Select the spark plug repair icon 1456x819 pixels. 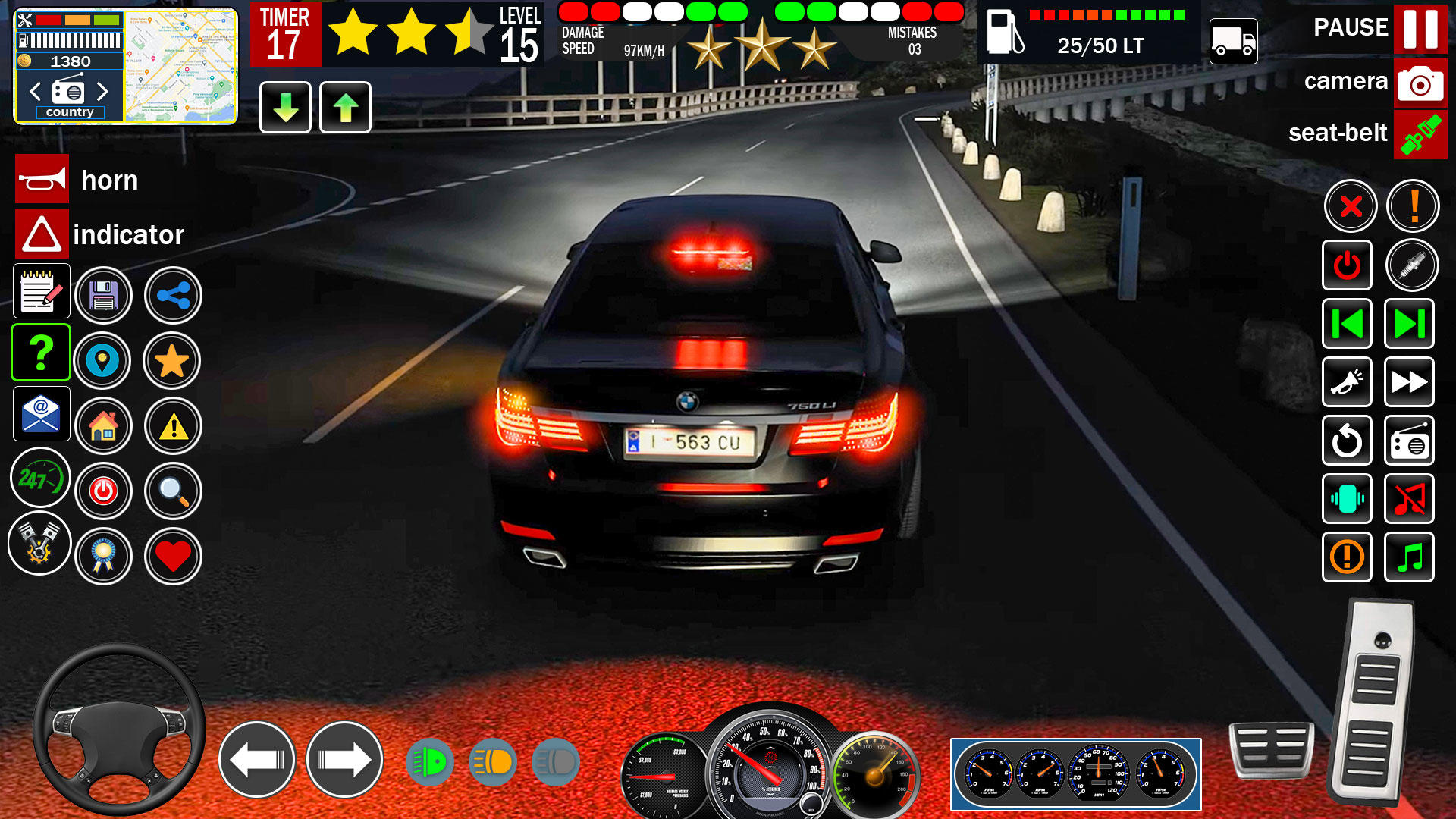point(1409,265)
